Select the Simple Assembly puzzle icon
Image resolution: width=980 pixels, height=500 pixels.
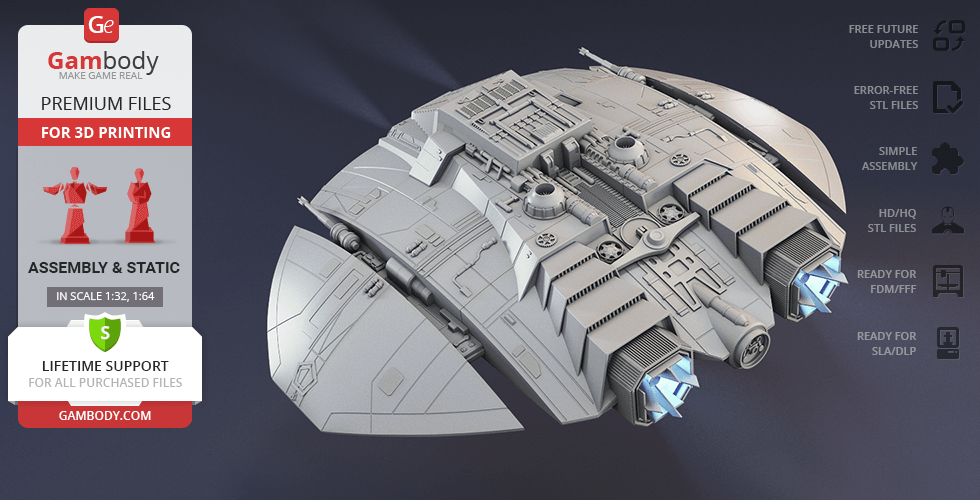pyautogui.click(x=947, y=158)
